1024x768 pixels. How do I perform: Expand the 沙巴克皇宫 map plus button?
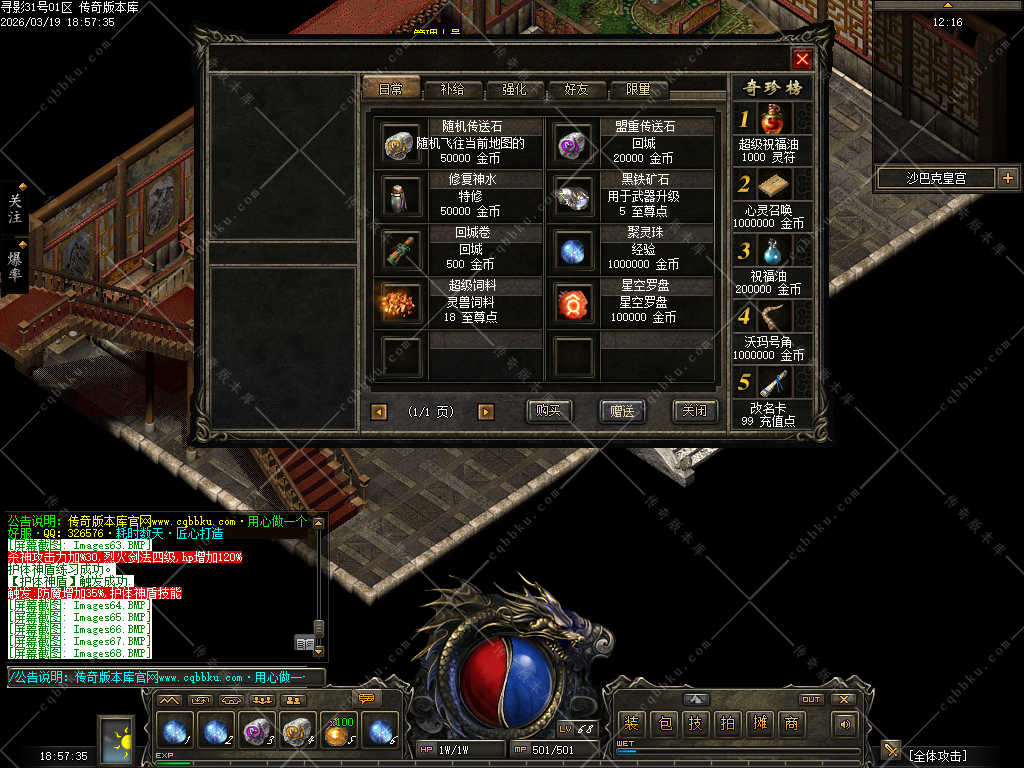tap(1007, 179)
